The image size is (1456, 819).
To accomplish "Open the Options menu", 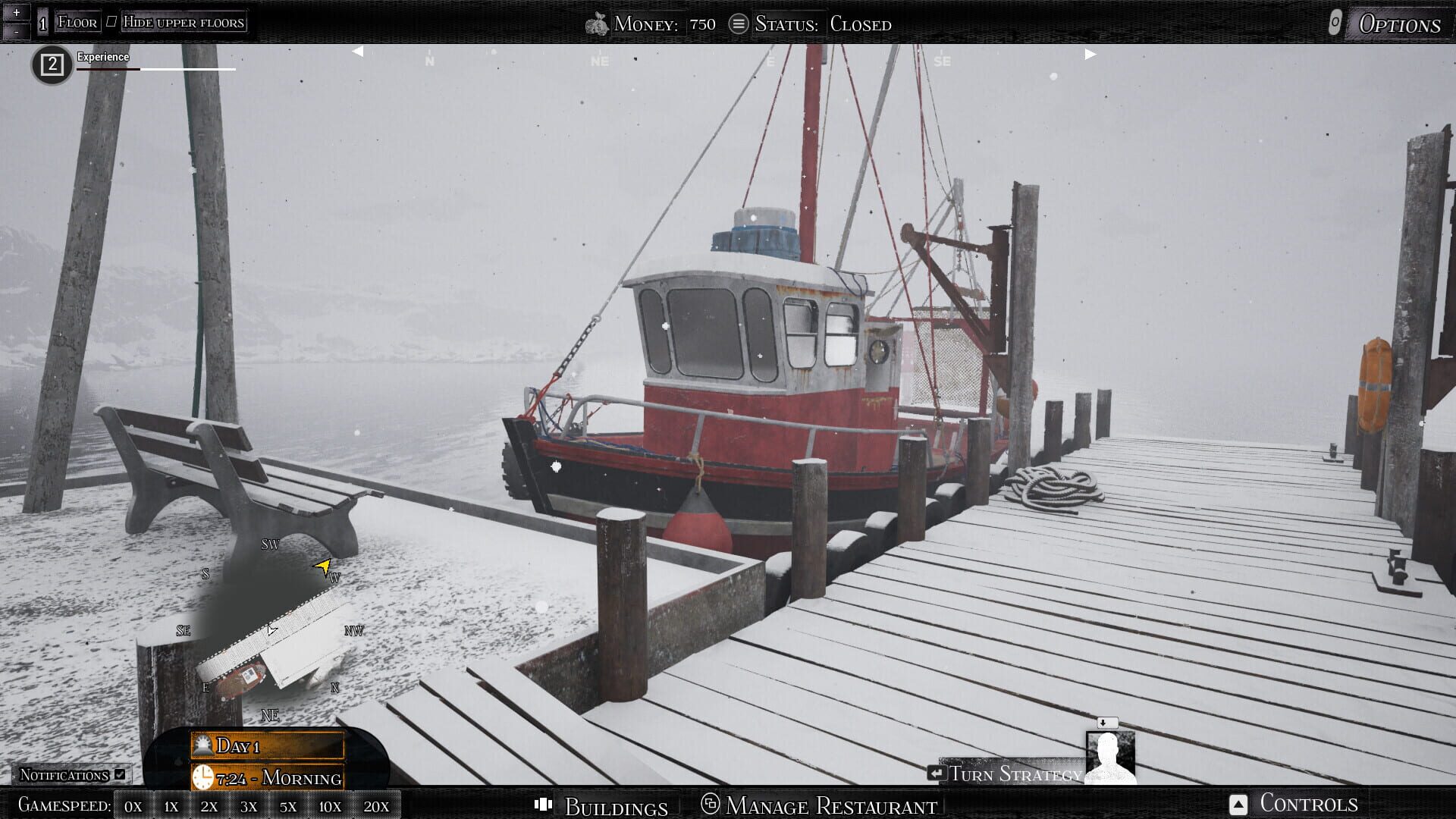I will pyautogui.click(x=1401, y=23).
